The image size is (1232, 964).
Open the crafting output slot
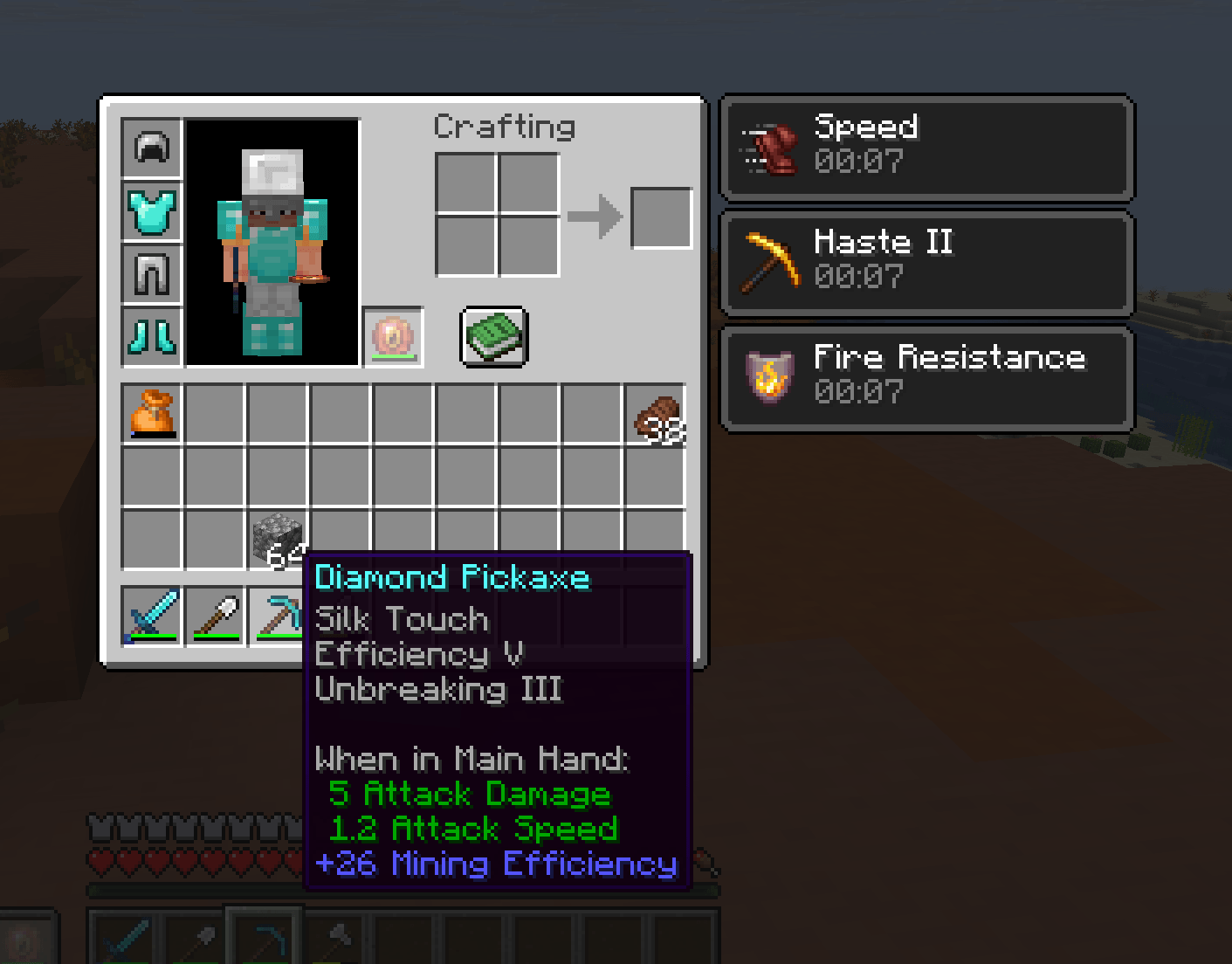tap(660, 216)
